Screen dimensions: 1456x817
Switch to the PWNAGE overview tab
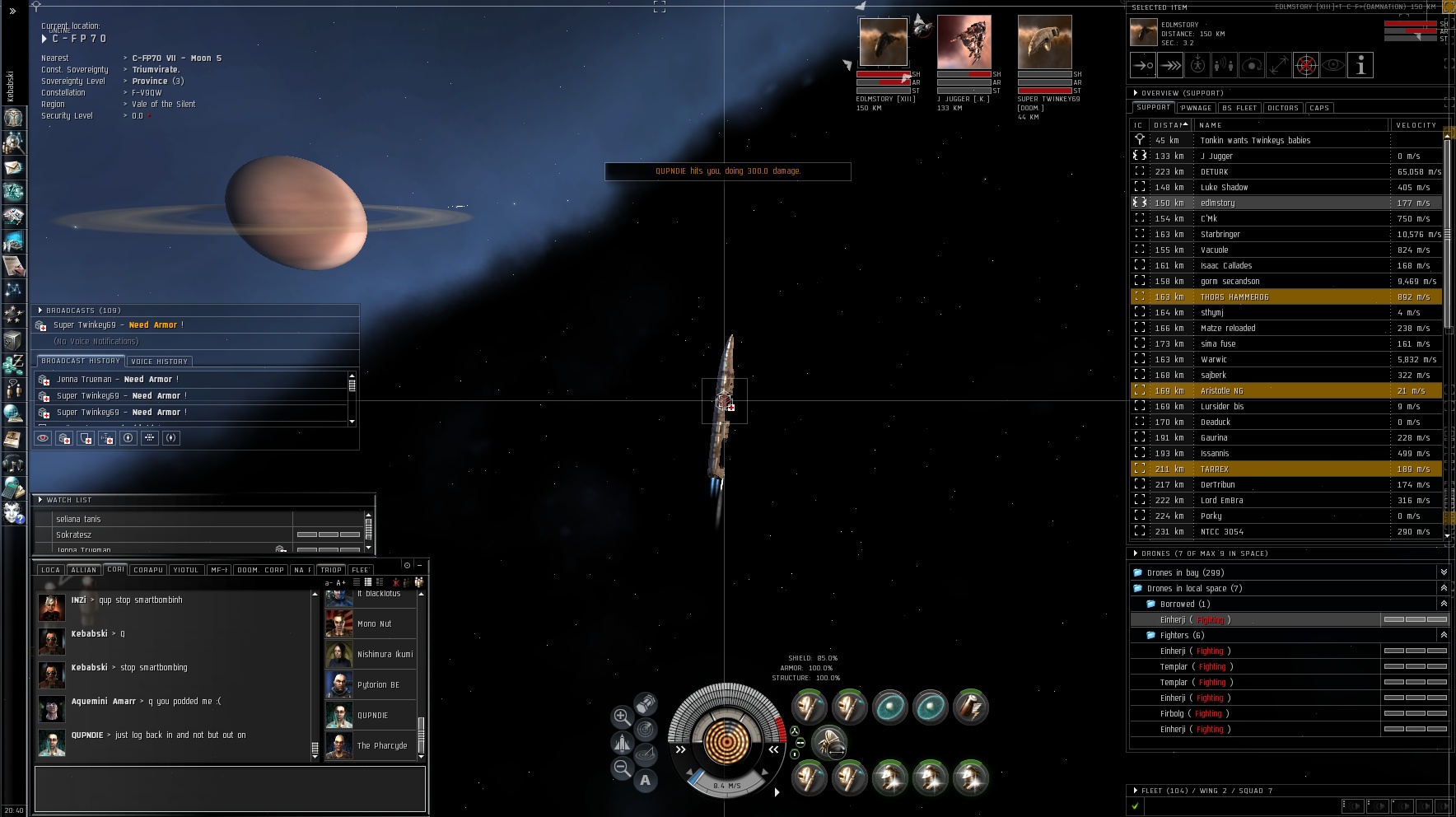(x=1195, y=108)
